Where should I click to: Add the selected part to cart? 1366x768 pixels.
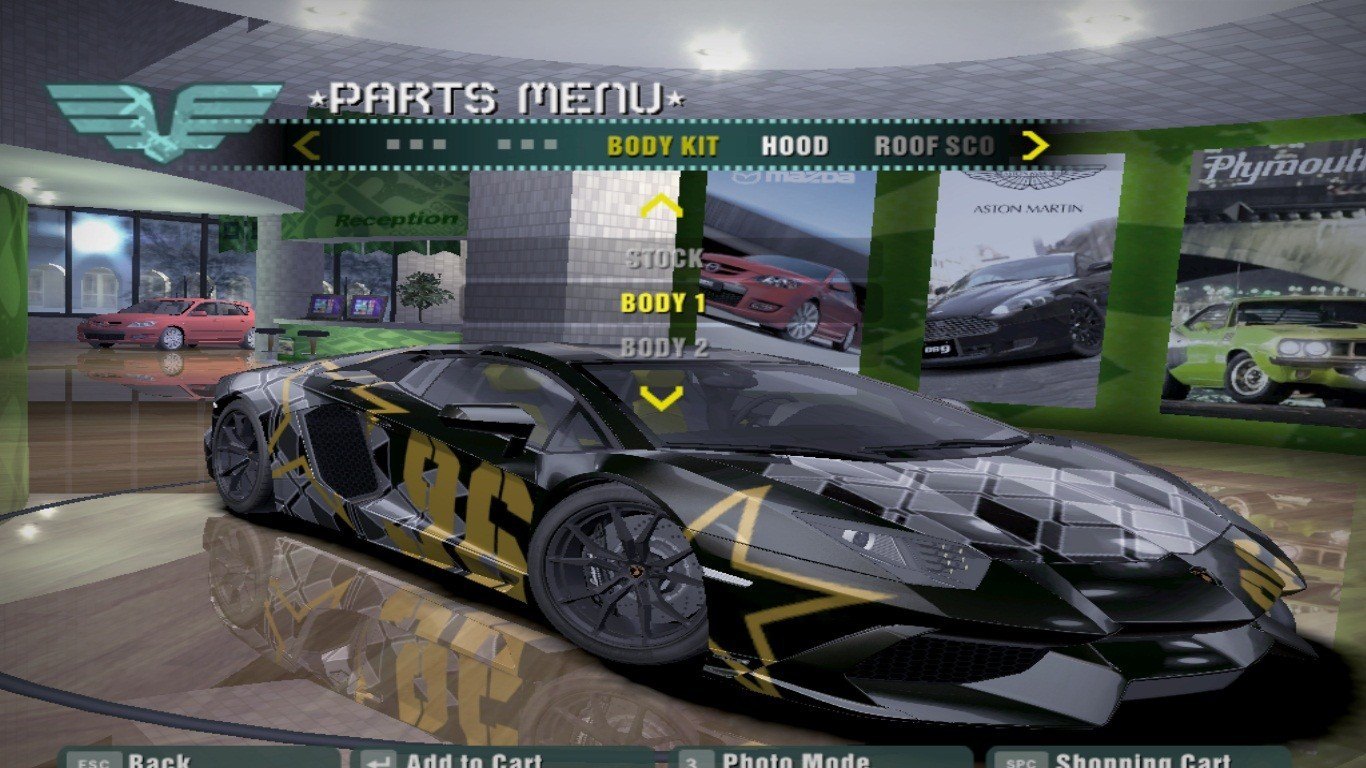[x=472, y=759]
